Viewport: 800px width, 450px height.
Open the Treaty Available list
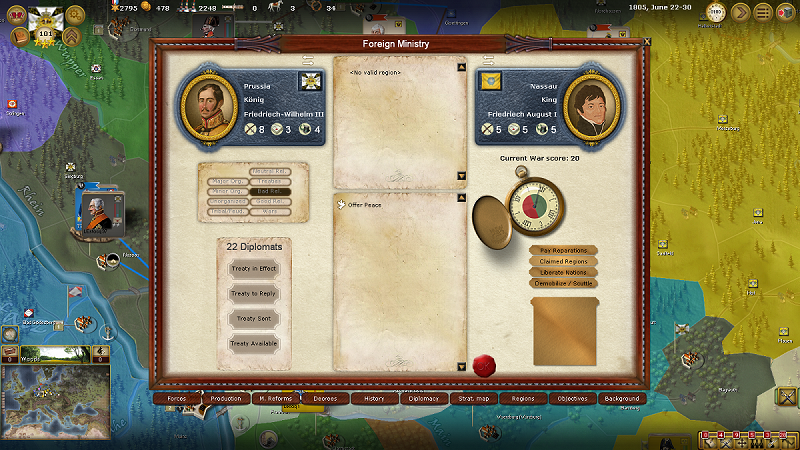[x=253, y=344]
